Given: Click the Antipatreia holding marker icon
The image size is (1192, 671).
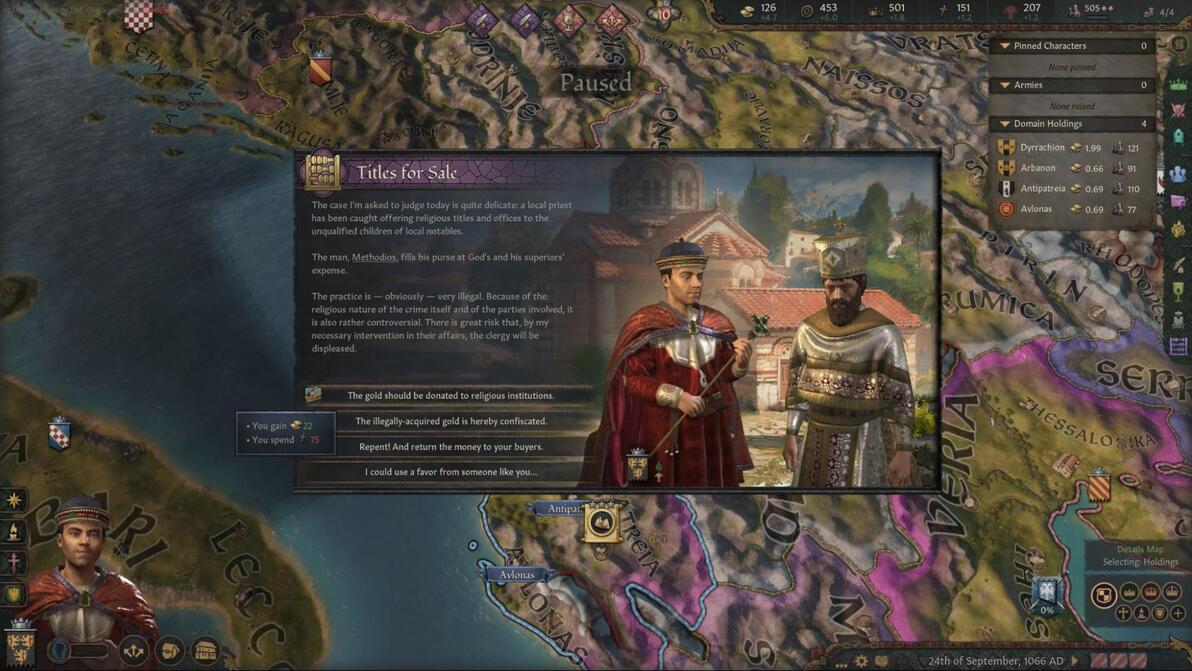Looking at the screenshot, I should coord(602,521).
